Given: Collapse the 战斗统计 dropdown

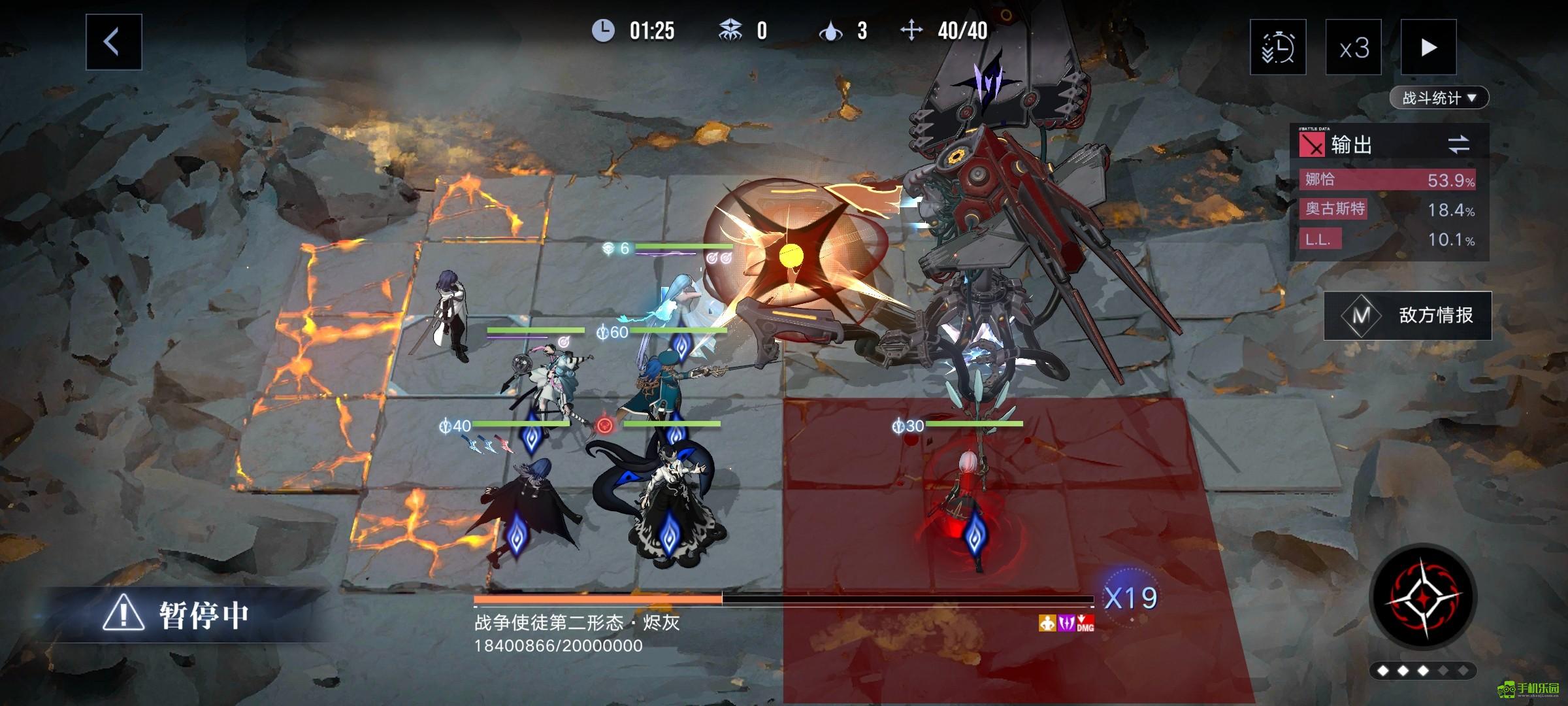Looking at the screenshot, I should pos(1441,97).
